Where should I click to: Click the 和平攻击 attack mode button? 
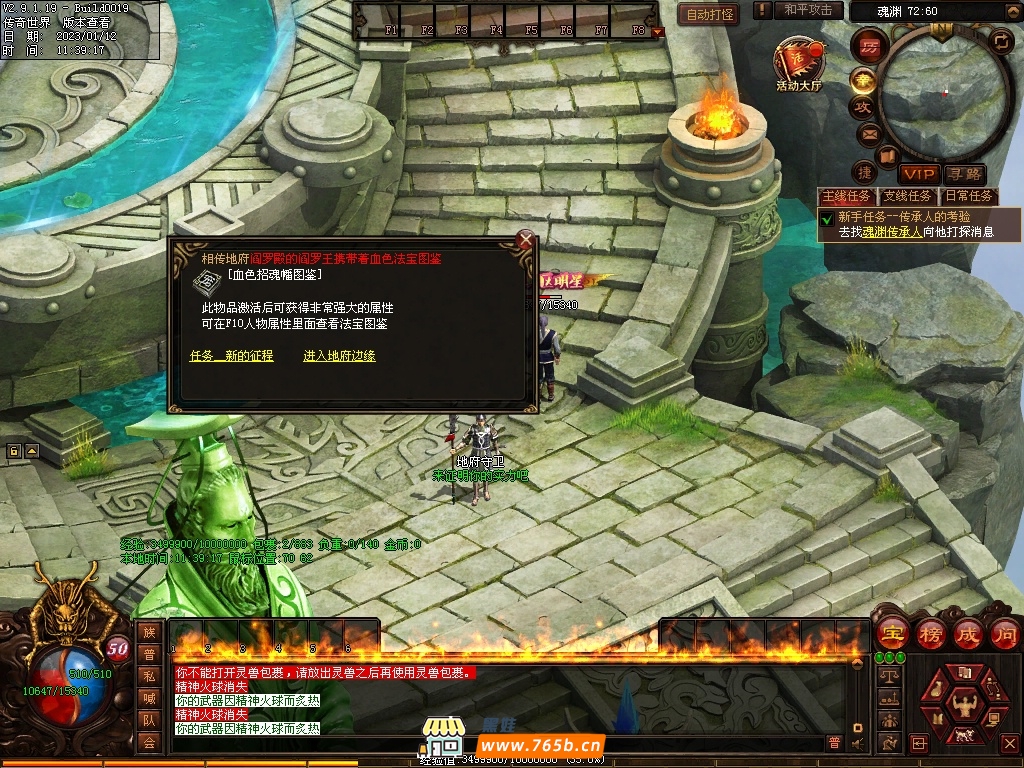point(807,10)
